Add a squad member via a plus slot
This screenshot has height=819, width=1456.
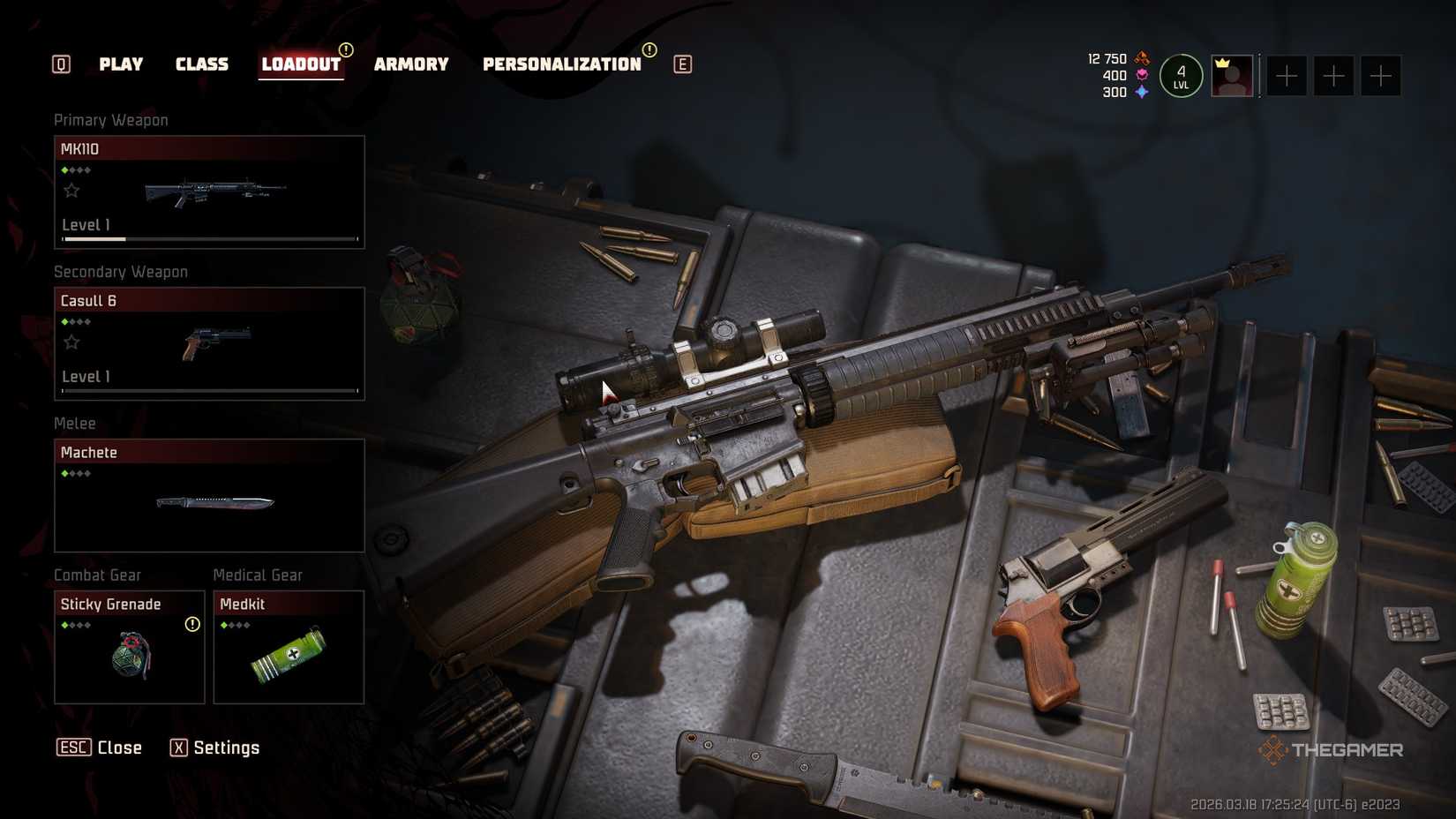[1287, 76]
